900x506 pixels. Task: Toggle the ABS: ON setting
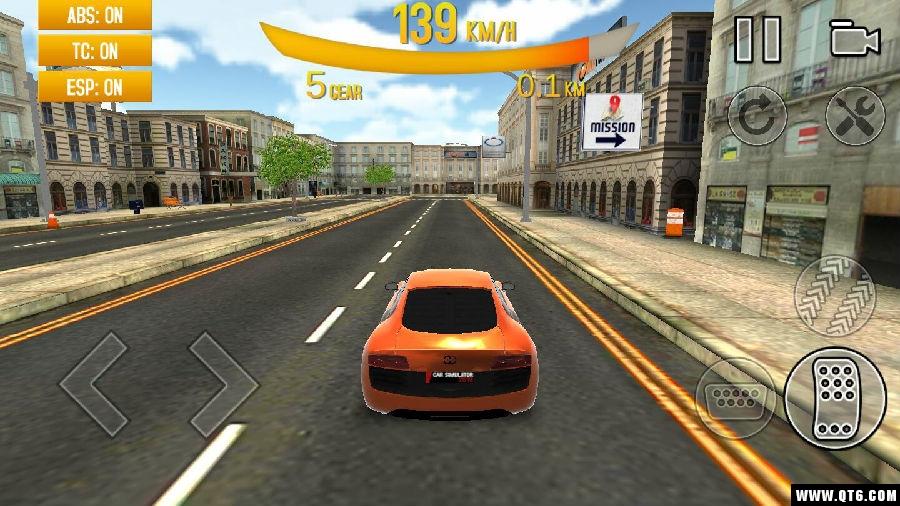[x=95, y=15]
